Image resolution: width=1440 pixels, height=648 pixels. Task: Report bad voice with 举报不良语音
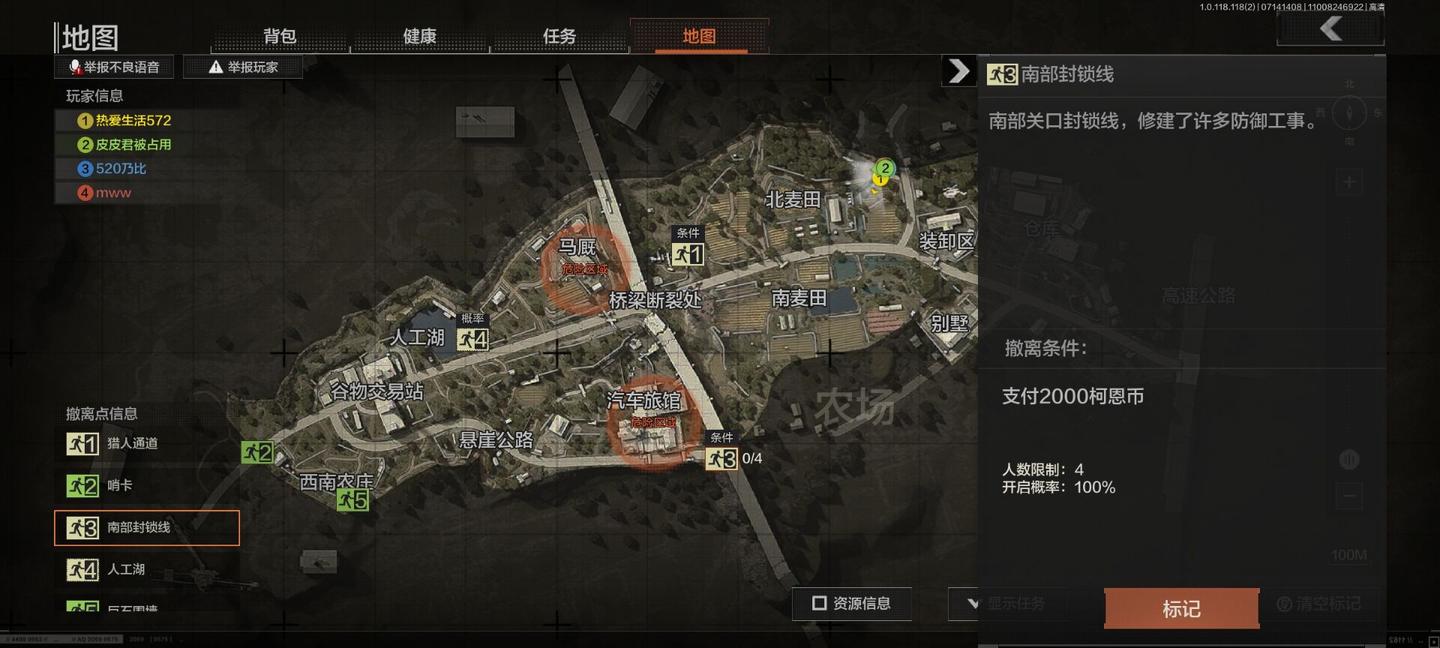114,67
